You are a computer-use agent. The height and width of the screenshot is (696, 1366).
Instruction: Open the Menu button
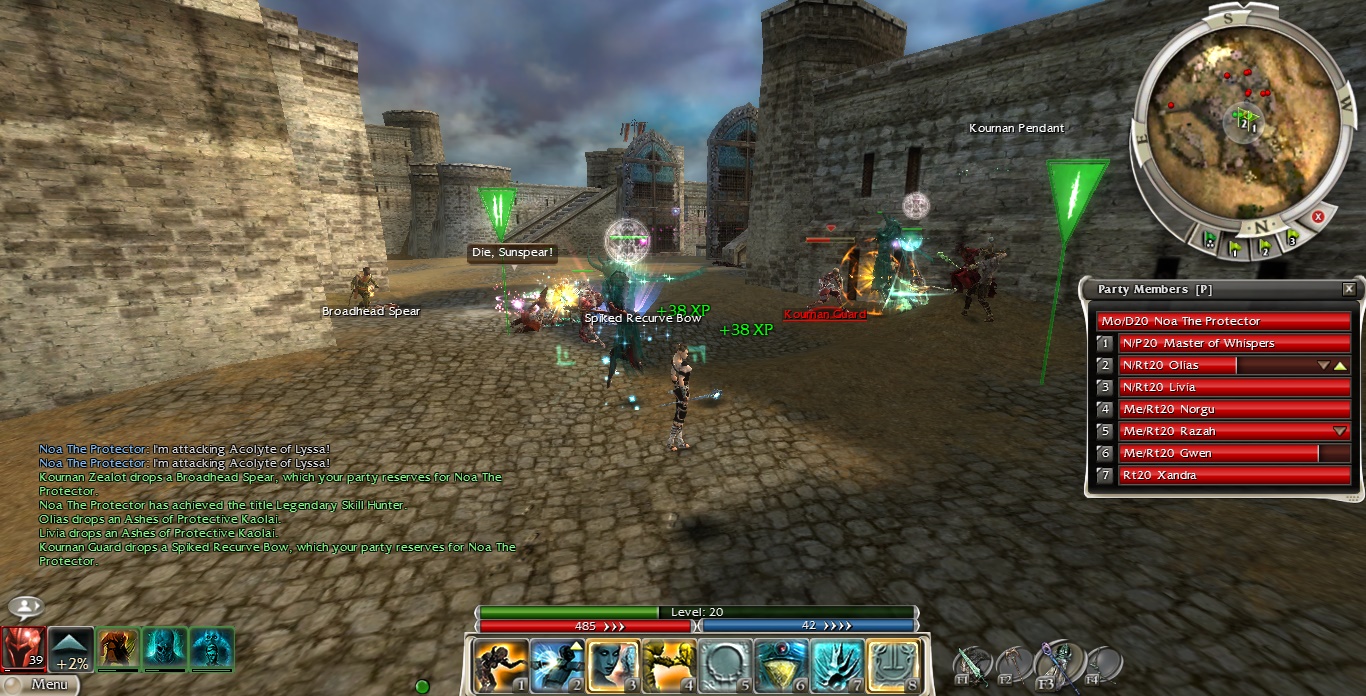(40, 685)
